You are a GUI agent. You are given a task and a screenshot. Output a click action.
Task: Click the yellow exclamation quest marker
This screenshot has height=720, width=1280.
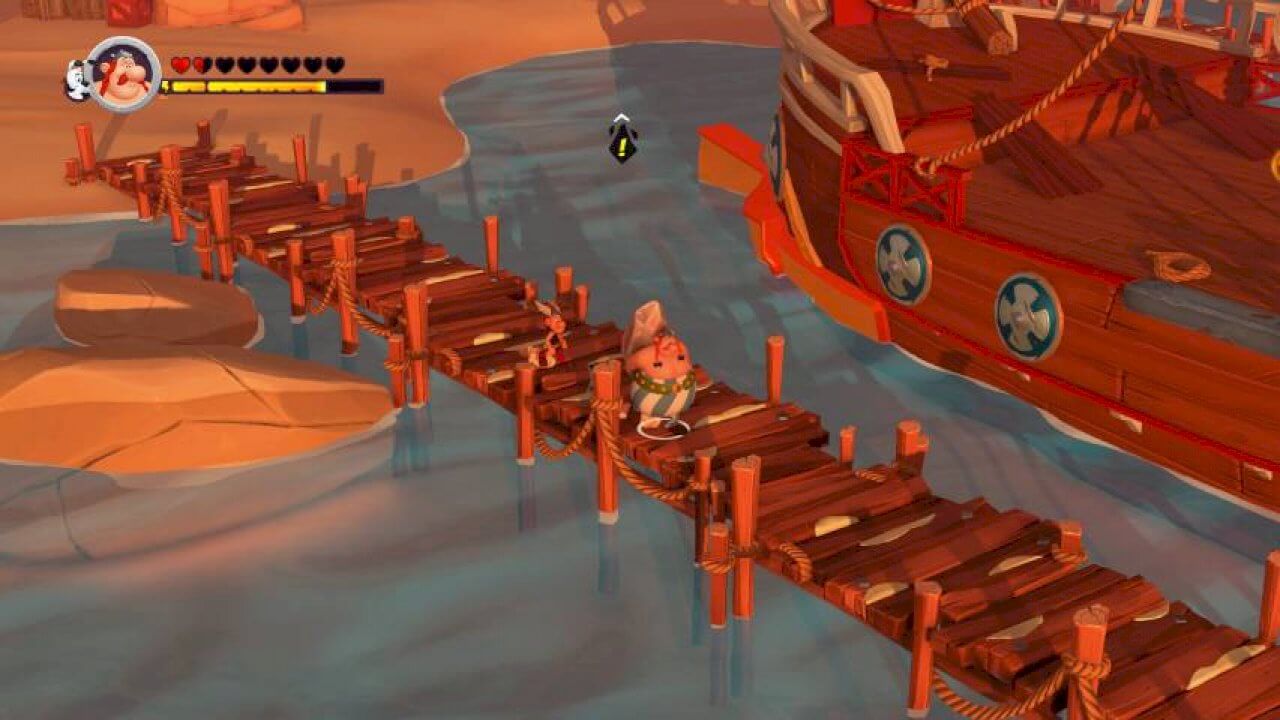tap(623, 146)
